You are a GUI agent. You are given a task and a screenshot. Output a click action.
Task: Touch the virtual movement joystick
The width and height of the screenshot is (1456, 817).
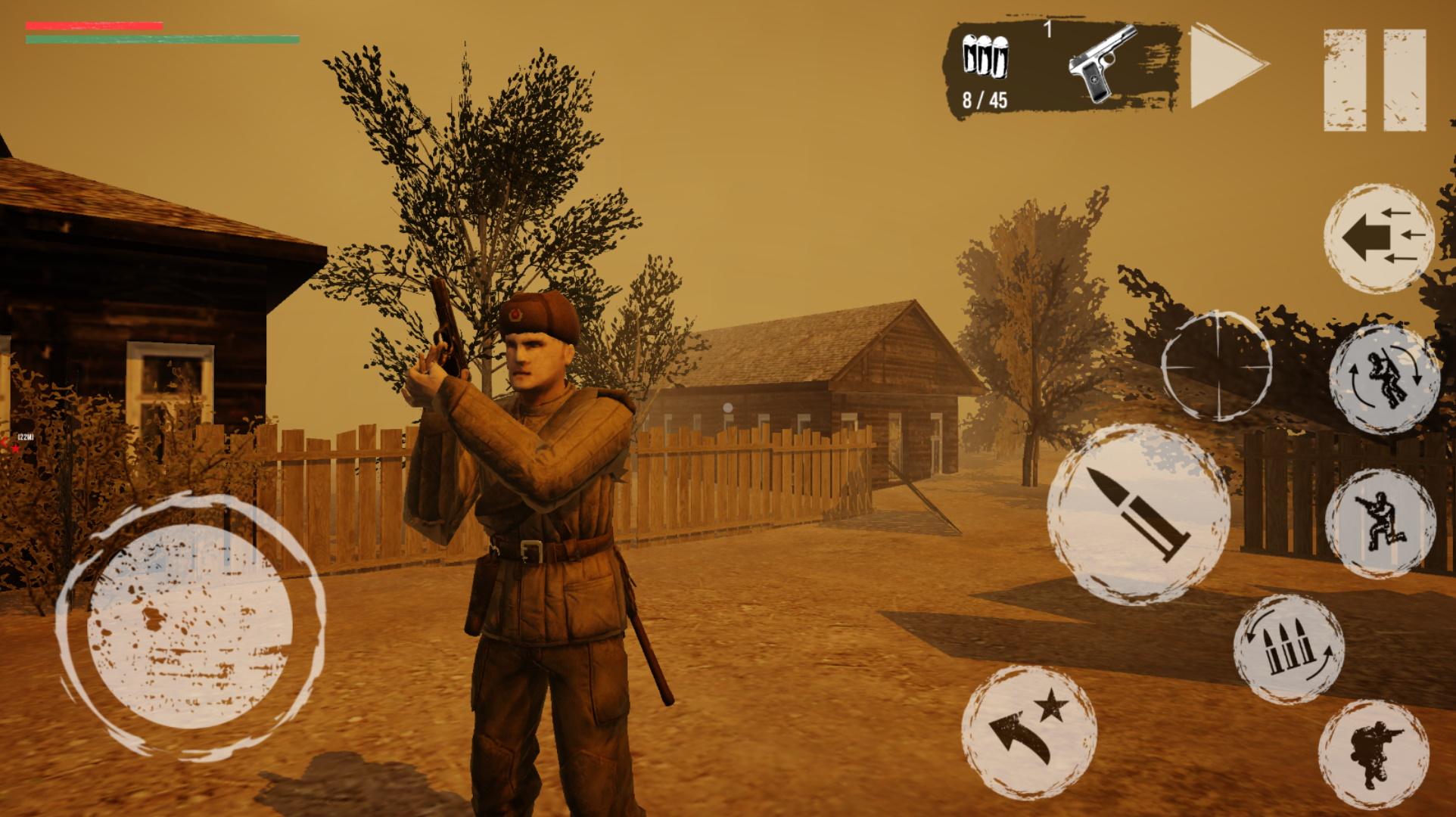pyautogui.click(x=191, y=625)
